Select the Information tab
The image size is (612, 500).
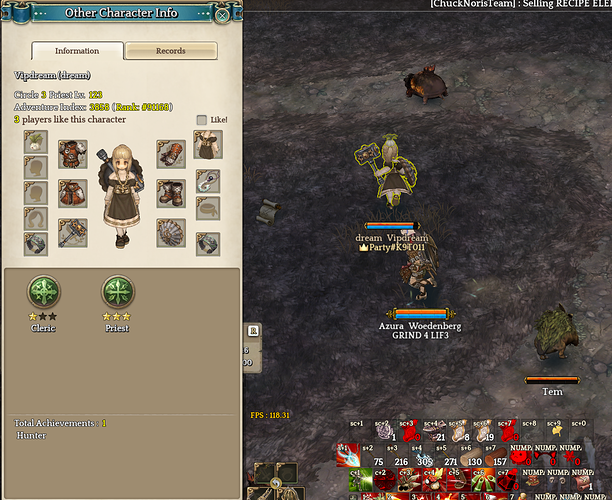pyautogui.click(x=77, y=51)
